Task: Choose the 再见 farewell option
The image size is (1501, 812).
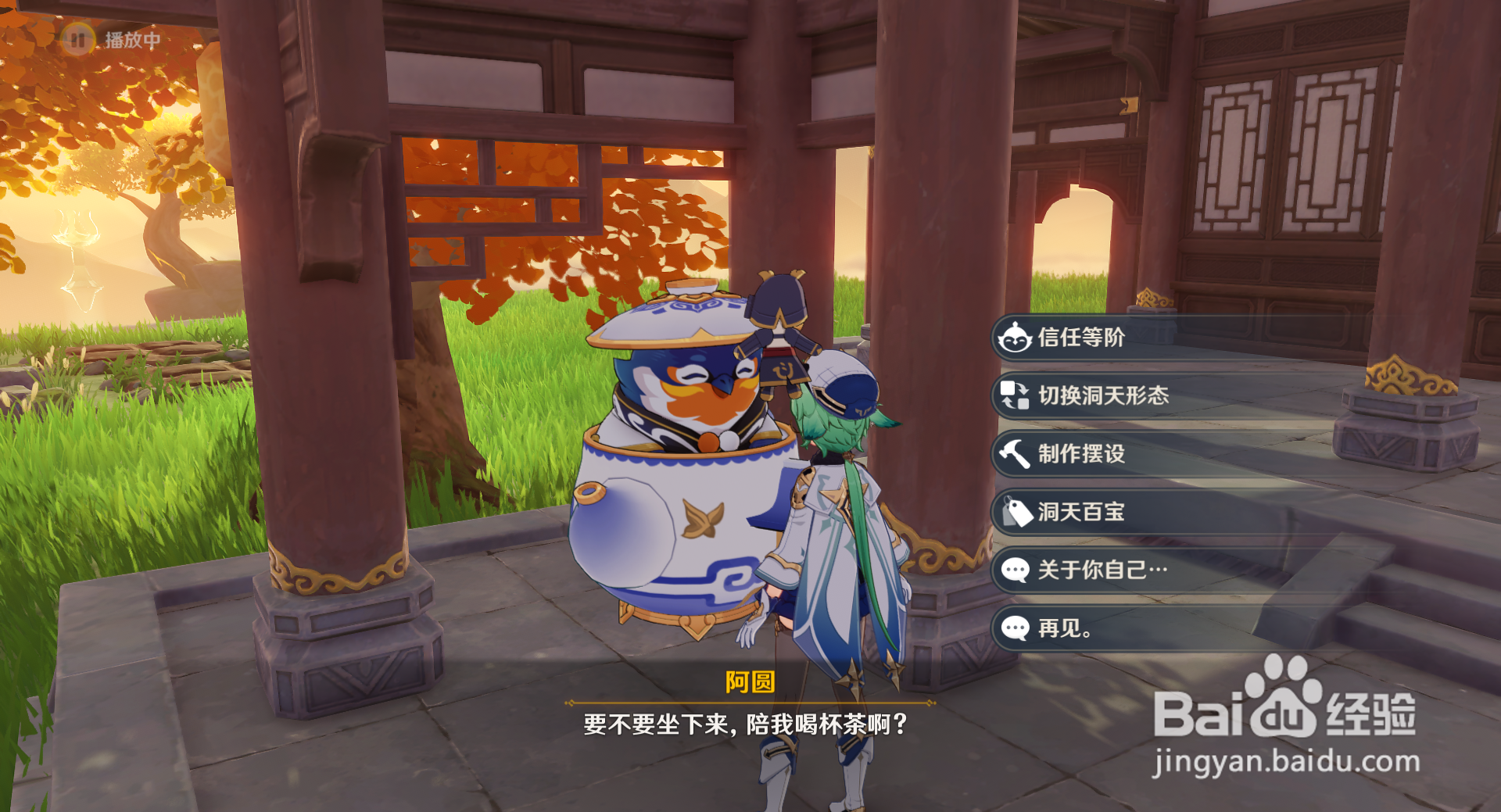Action: (1063, 629)
